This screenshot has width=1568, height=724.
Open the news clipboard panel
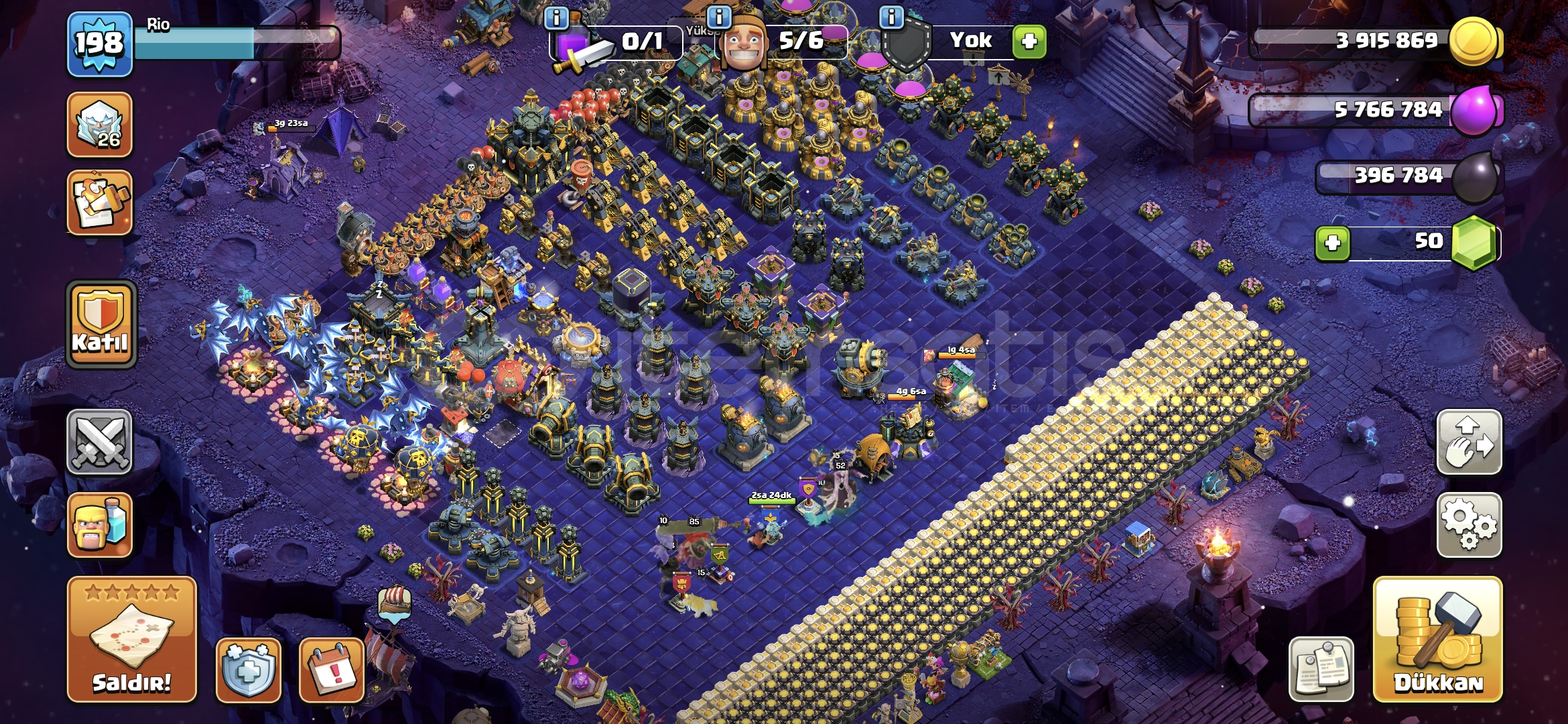1321,669
